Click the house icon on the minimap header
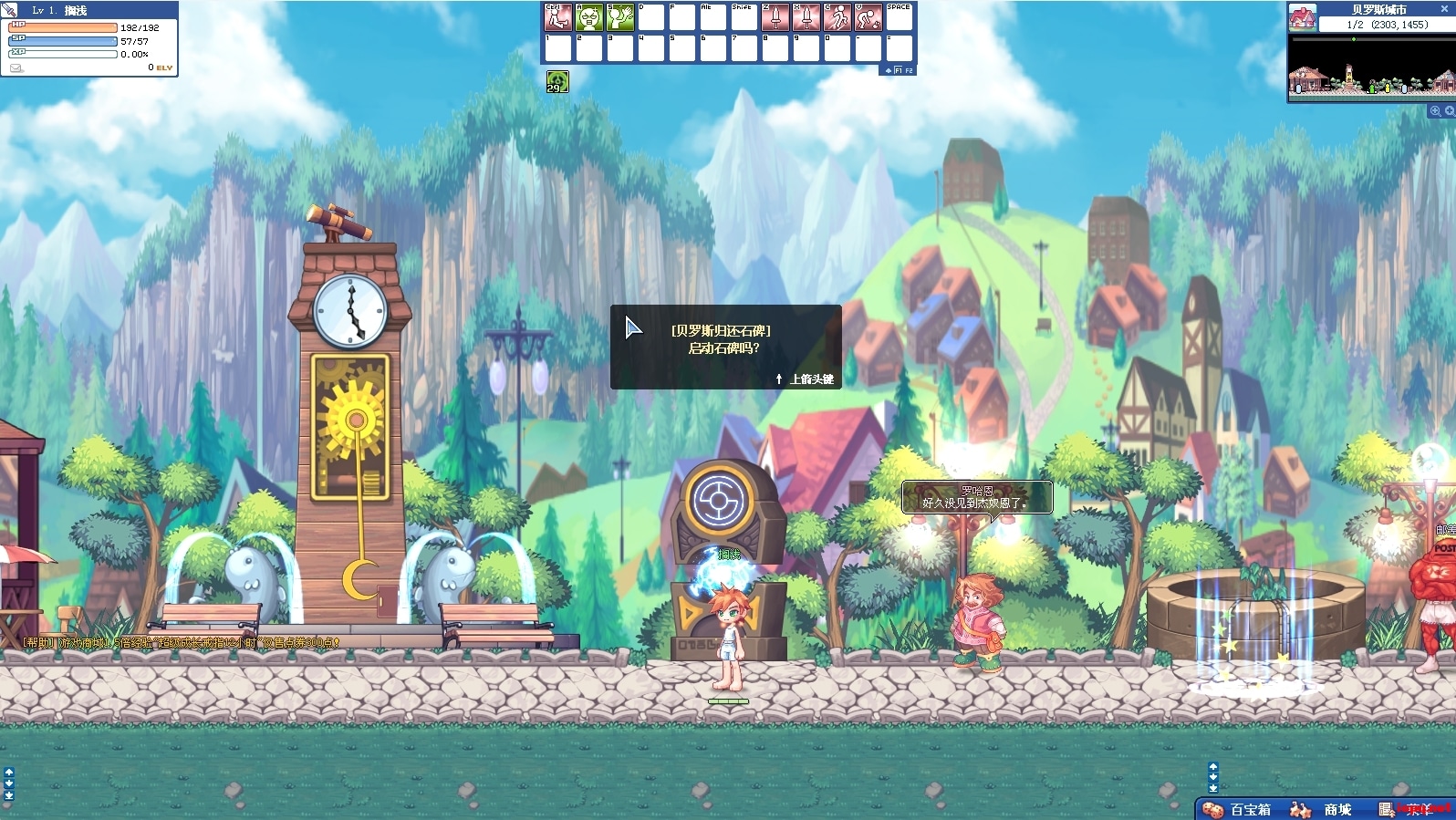The image size is (1456, 820). (1302, 17)
